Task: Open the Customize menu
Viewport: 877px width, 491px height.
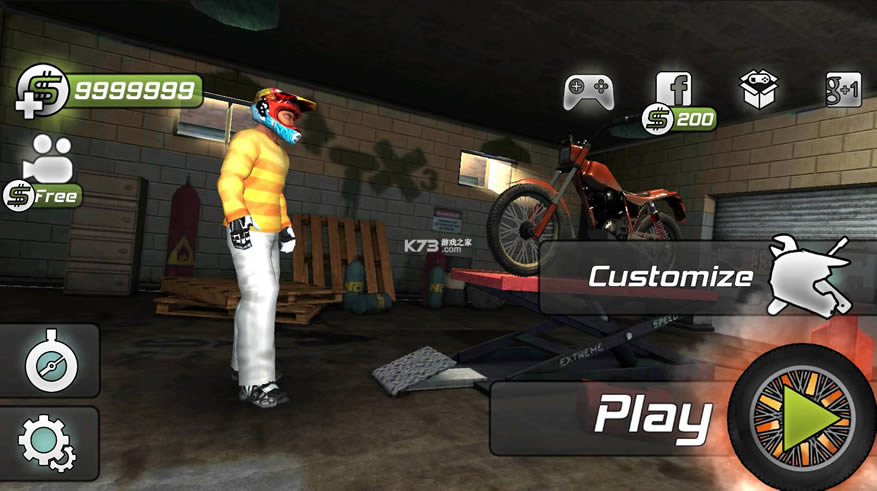Action: (700, 276)
